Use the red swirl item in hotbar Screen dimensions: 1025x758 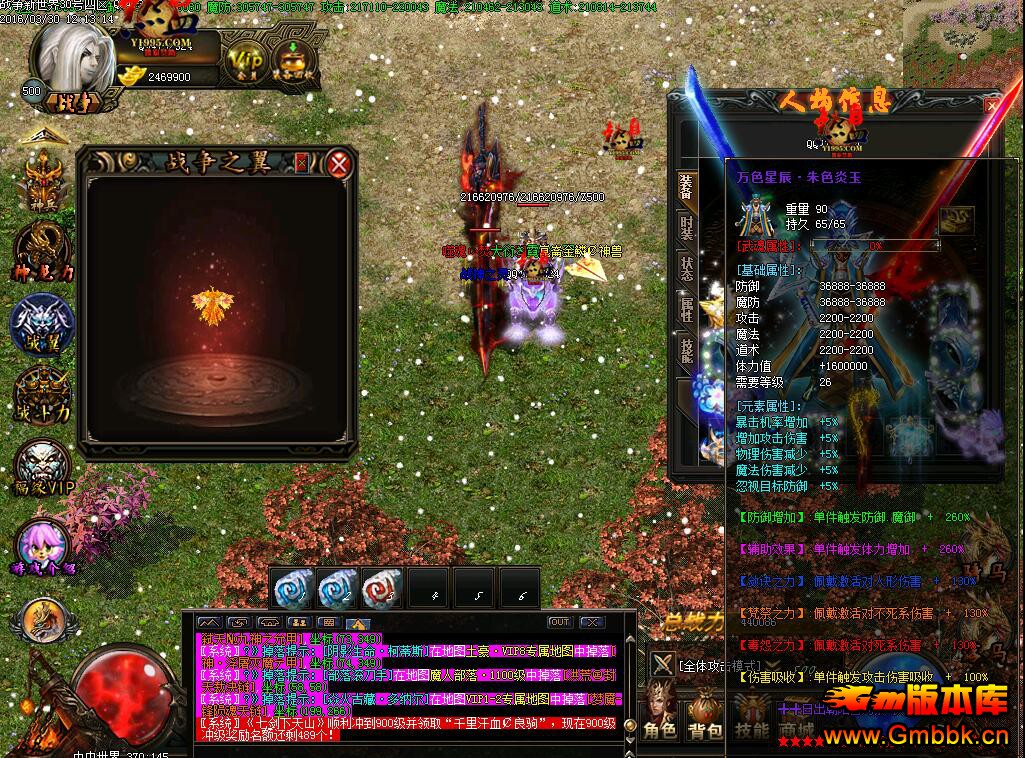click(382, 589)
